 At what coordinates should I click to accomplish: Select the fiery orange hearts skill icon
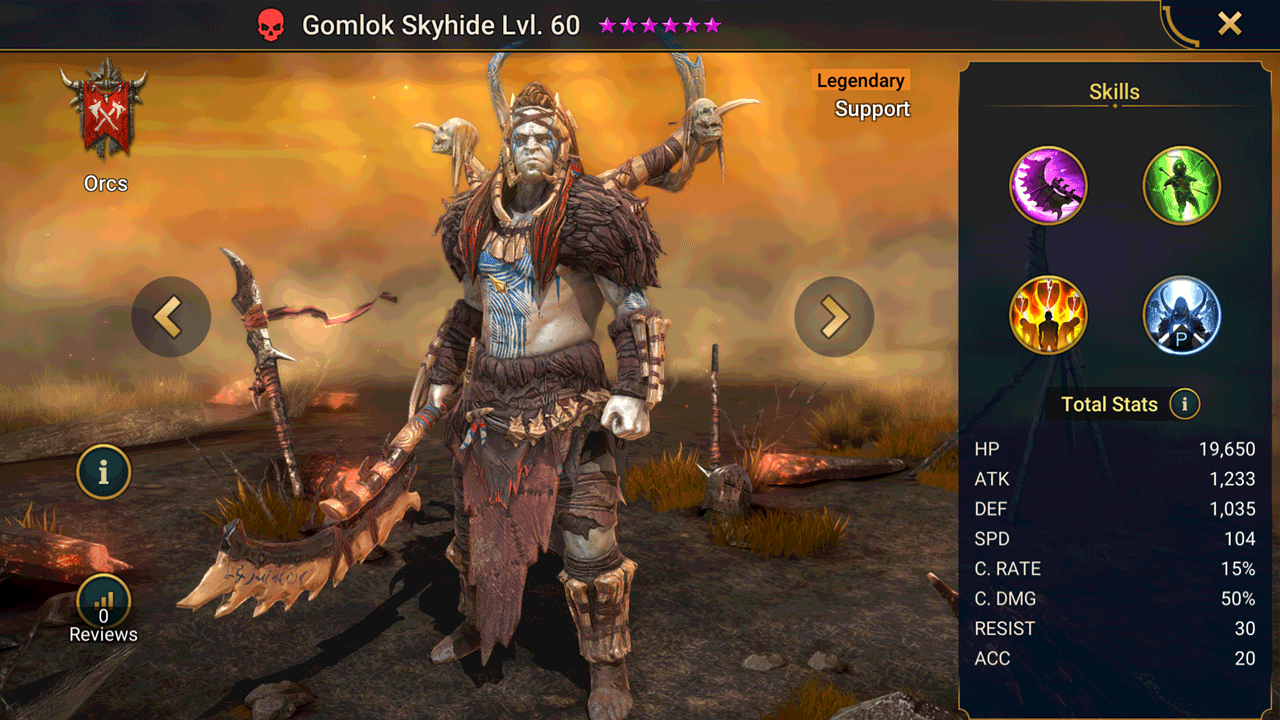click(1048, 315)
